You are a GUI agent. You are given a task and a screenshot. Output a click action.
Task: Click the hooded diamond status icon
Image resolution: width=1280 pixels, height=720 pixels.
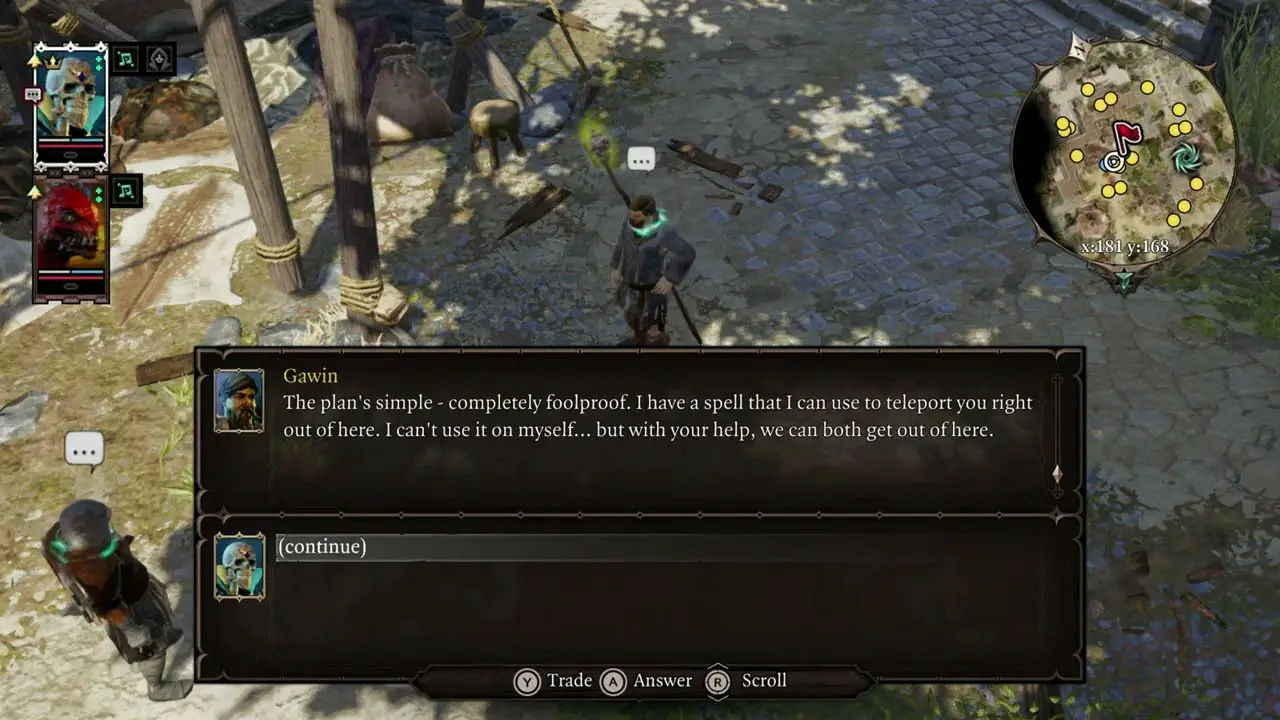pos(160,59)
